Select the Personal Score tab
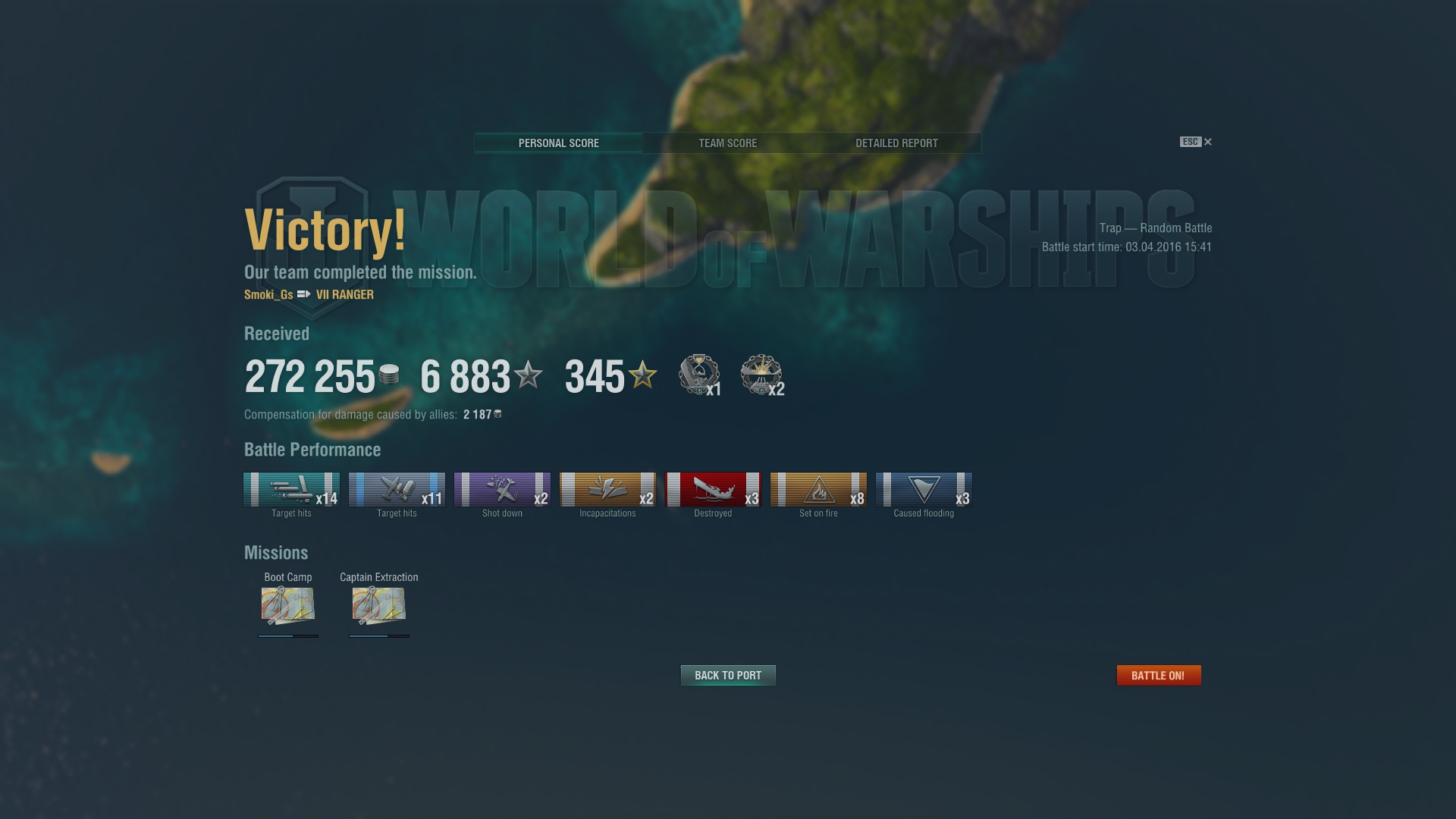 (x=559, y=143)
